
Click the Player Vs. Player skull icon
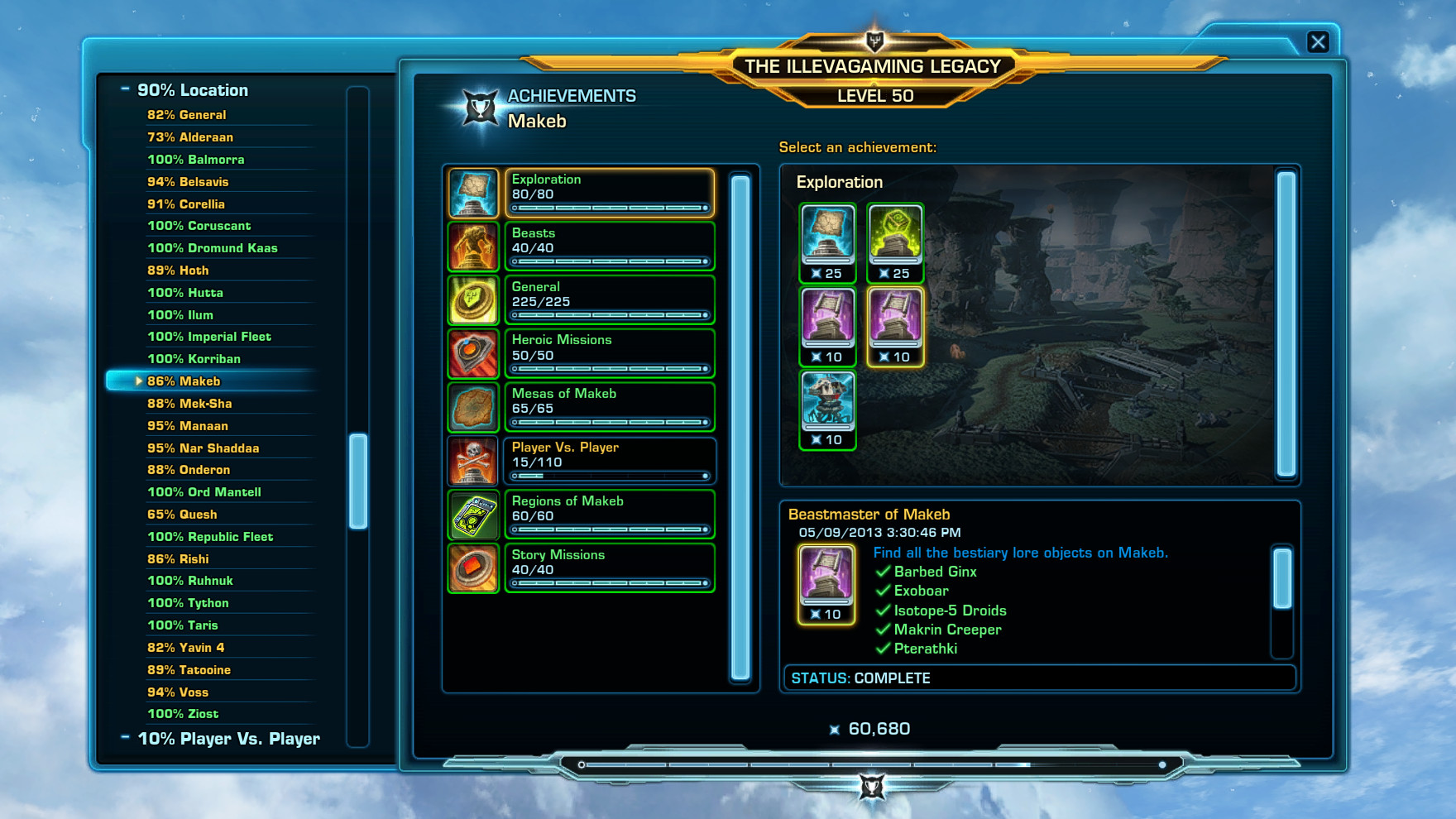473,461
